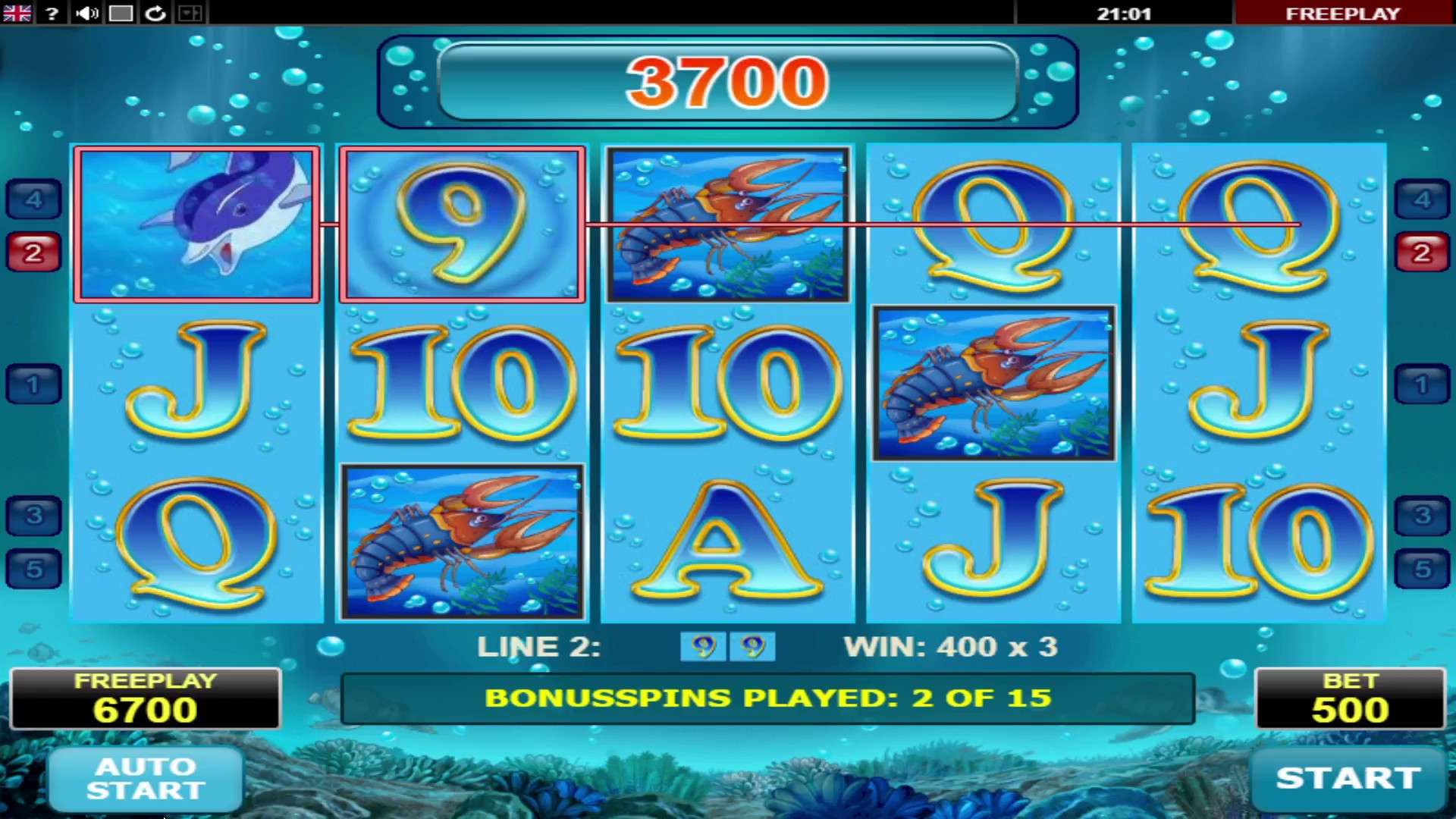Select the dolphin symbol on the first reel
Screen dimensions: 1456x819
tap(196, 224)
